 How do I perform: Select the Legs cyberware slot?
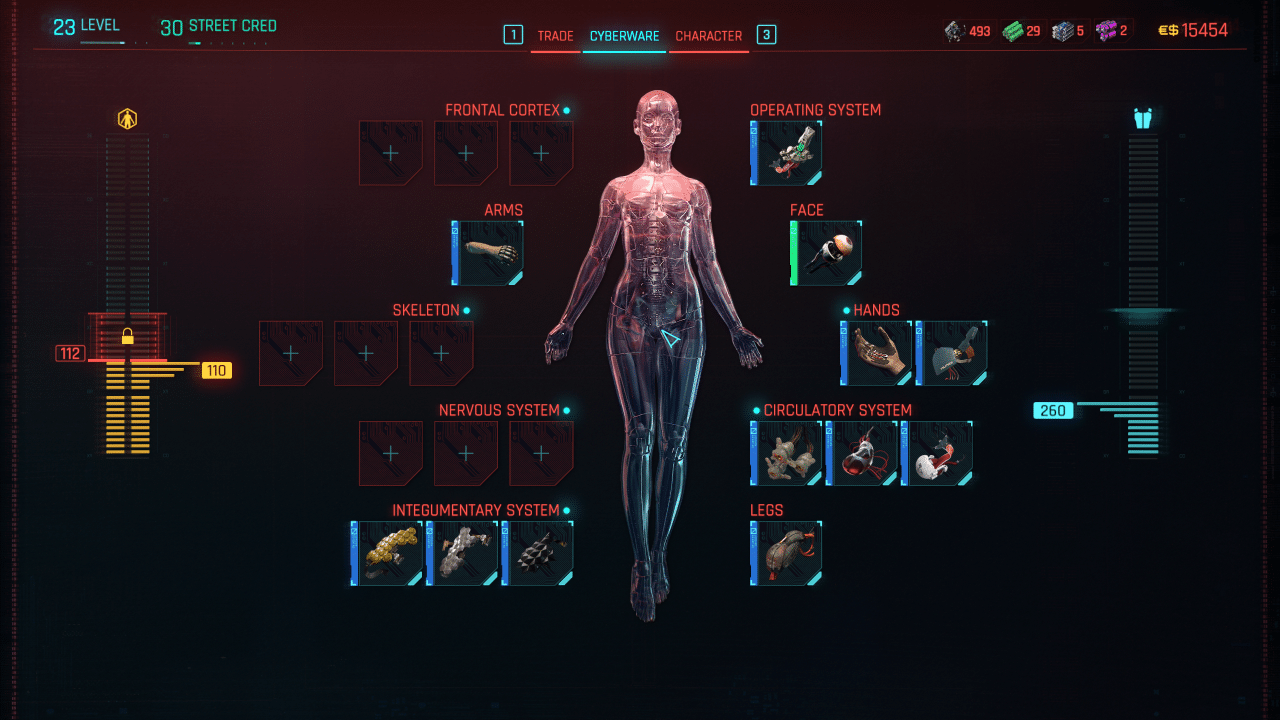click(x=787, y=553)
